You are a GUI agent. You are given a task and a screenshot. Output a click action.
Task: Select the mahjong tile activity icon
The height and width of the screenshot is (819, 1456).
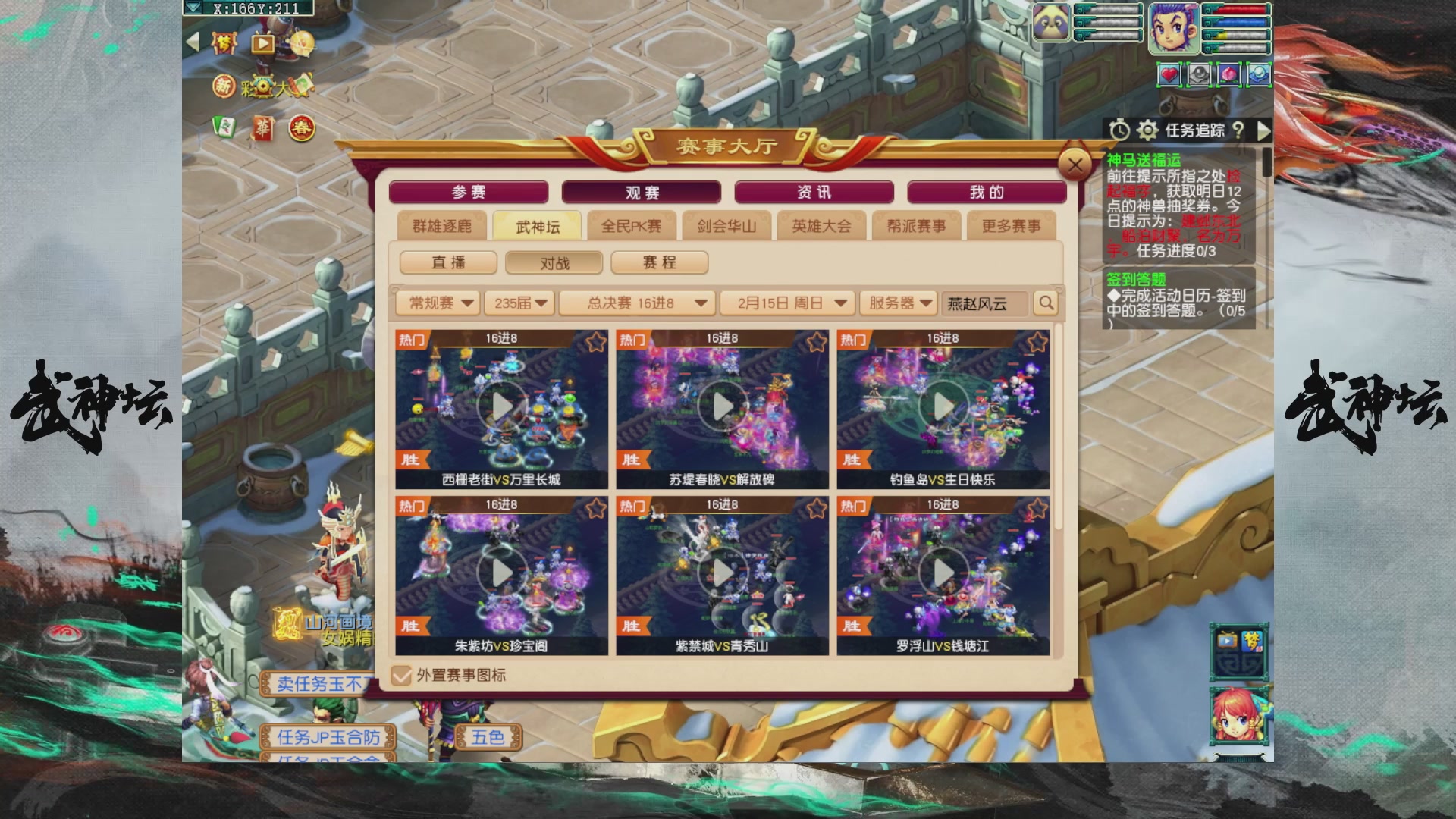(224, 126)
